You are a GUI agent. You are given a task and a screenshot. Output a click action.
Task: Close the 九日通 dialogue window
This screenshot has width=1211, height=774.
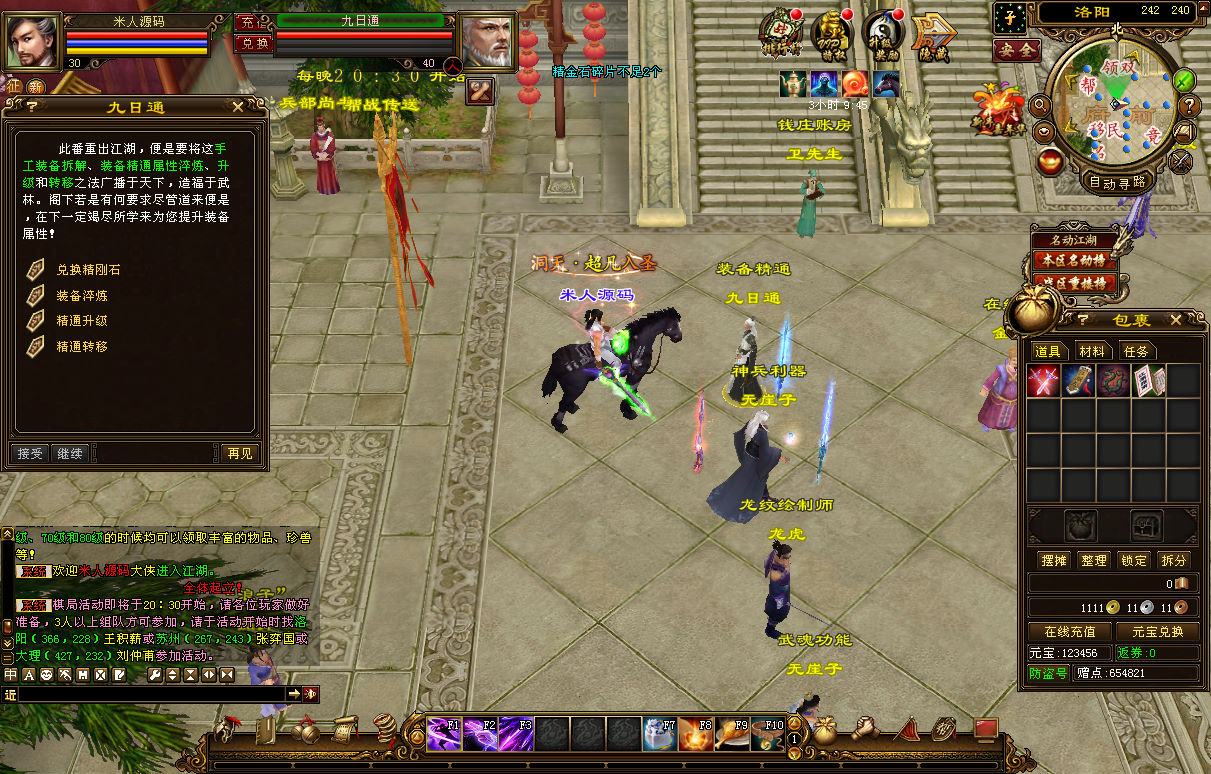(x=237, y=106)
